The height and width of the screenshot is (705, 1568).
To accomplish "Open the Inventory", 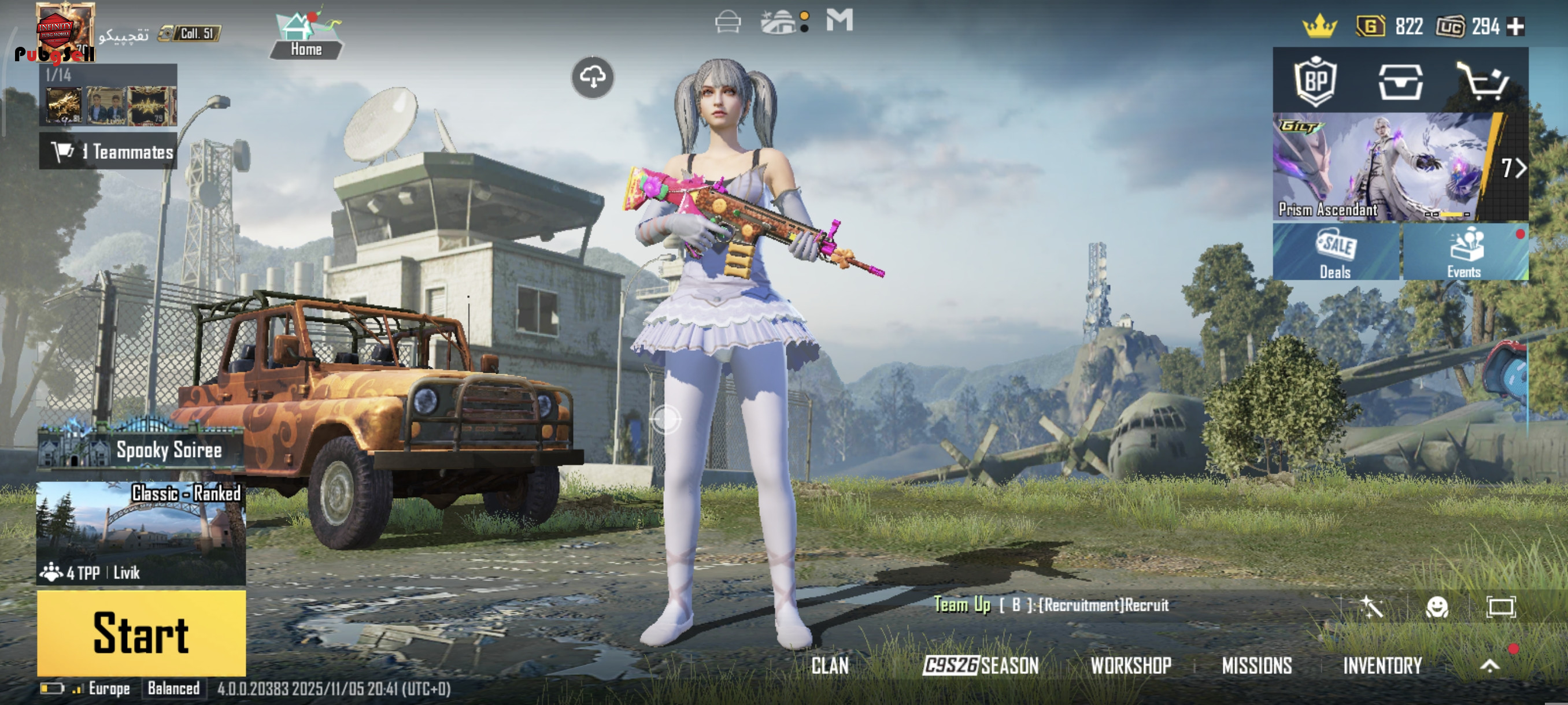I will tap(1382, 666).
